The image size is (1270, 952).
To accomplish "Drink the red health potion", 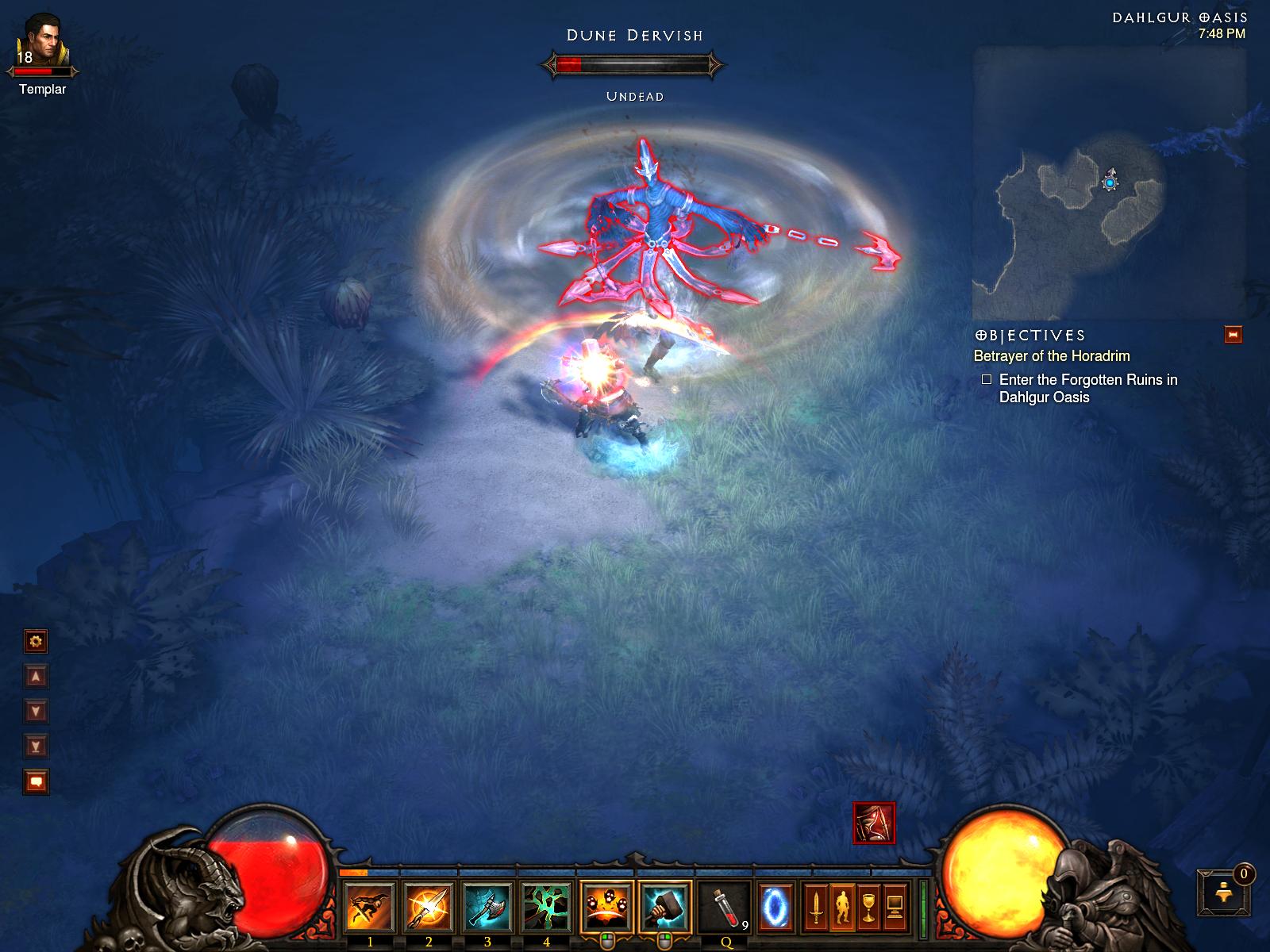I will coord(725,907).
